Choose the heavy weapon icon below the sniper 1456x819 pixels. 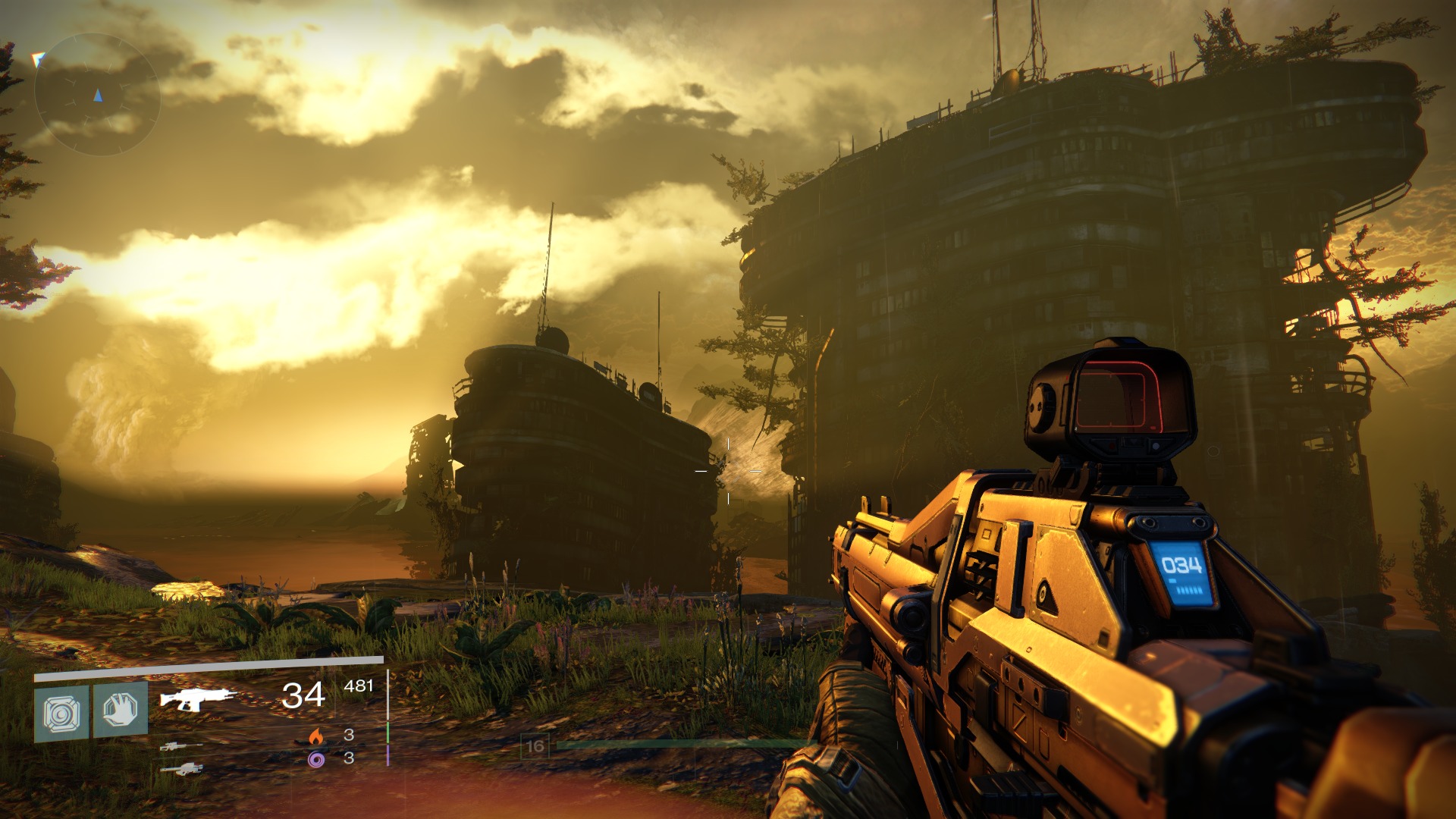coord(181,769)
